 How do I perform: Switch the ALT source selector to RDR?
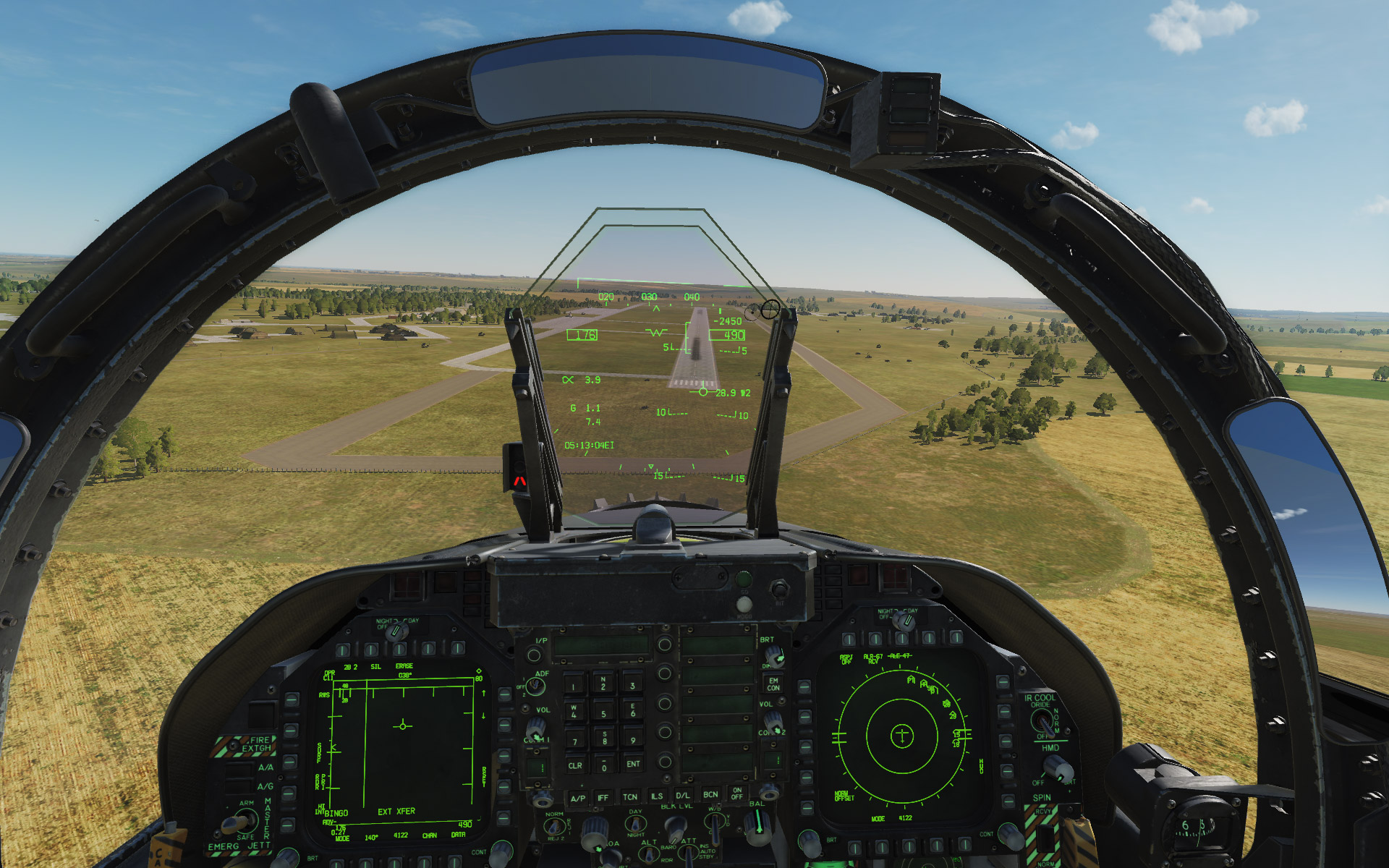click(x=649, y=858)
